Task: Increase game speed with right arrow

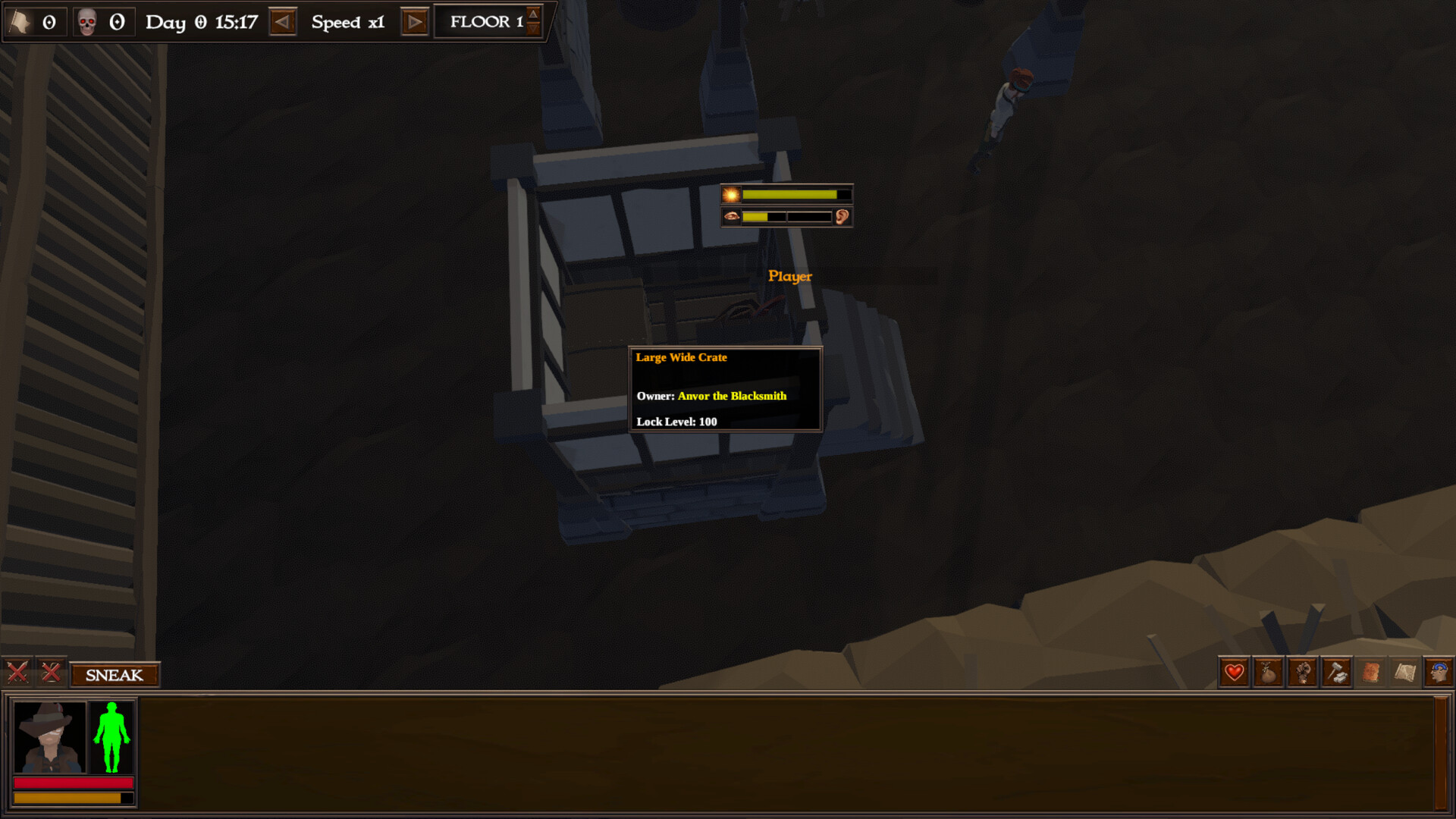Action: pos(413,22)
